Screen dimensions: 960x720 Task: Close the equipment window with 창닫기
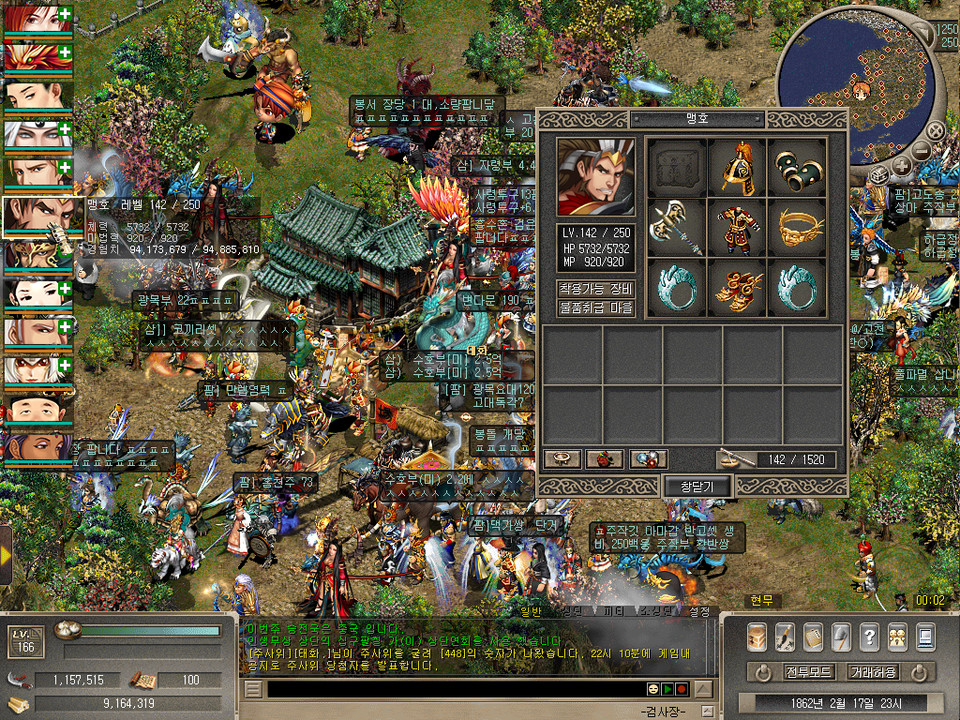click(699, 486)
